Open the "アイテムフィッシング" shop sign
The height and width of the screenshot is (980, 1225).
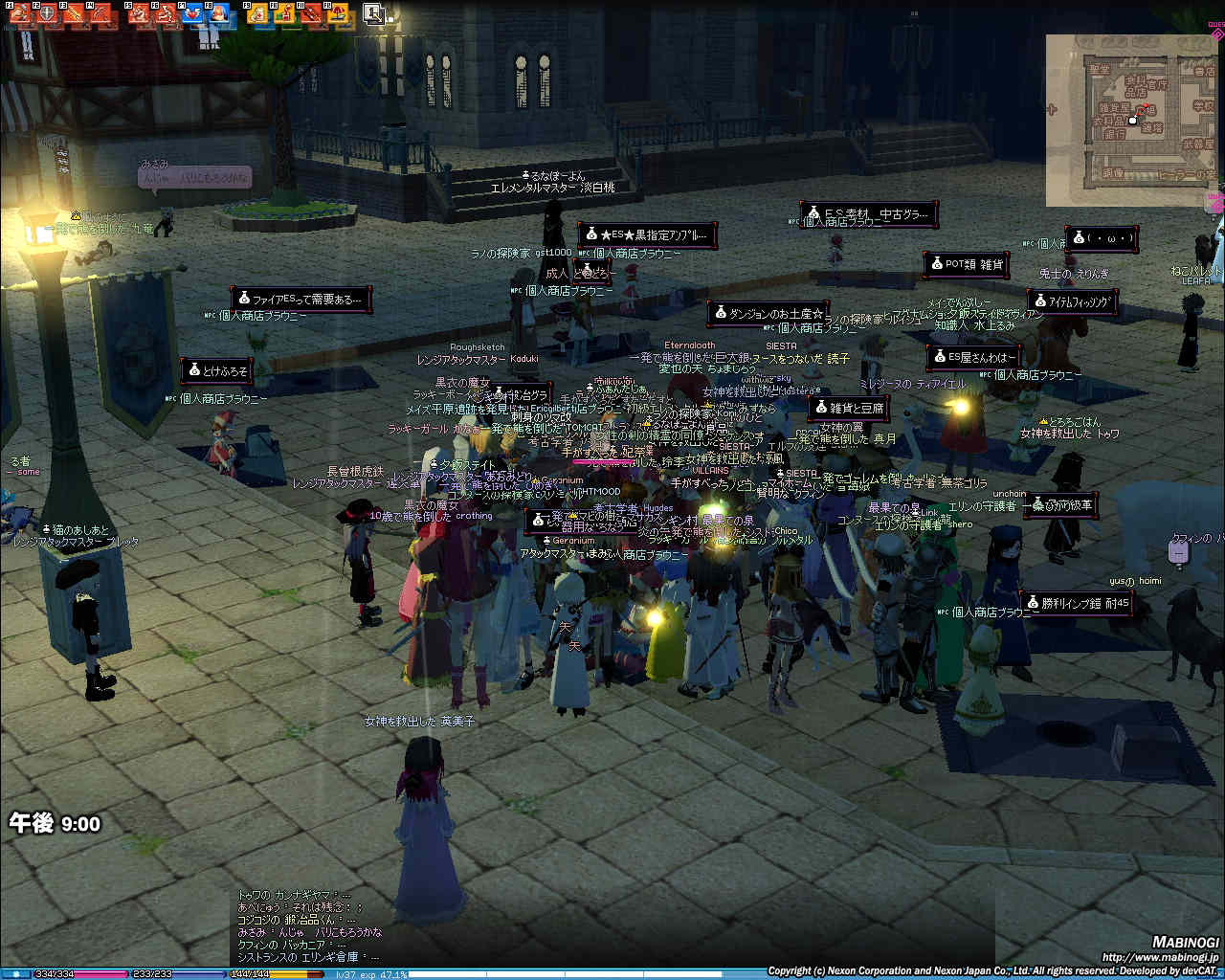click(1073, 301)
